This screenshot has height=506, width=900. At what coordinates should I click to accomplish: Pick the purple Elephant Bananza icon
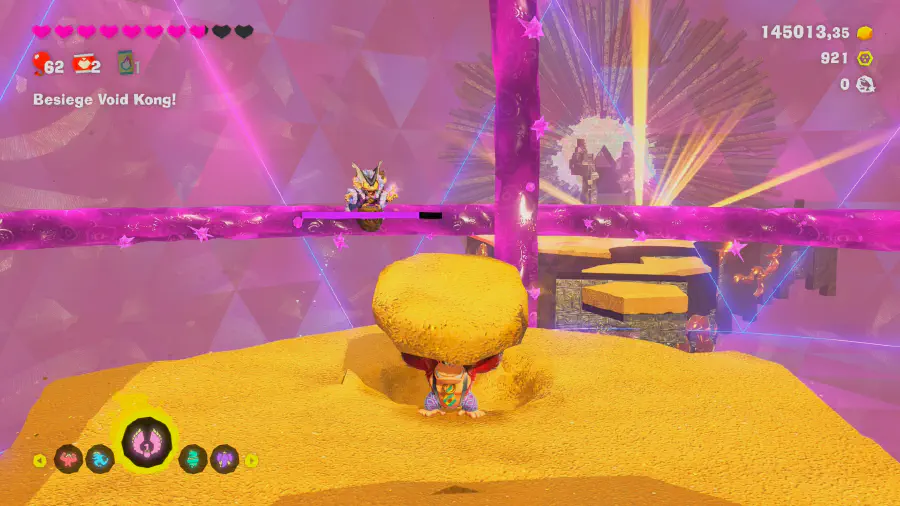pyautogui.click(x=224, y=460)
